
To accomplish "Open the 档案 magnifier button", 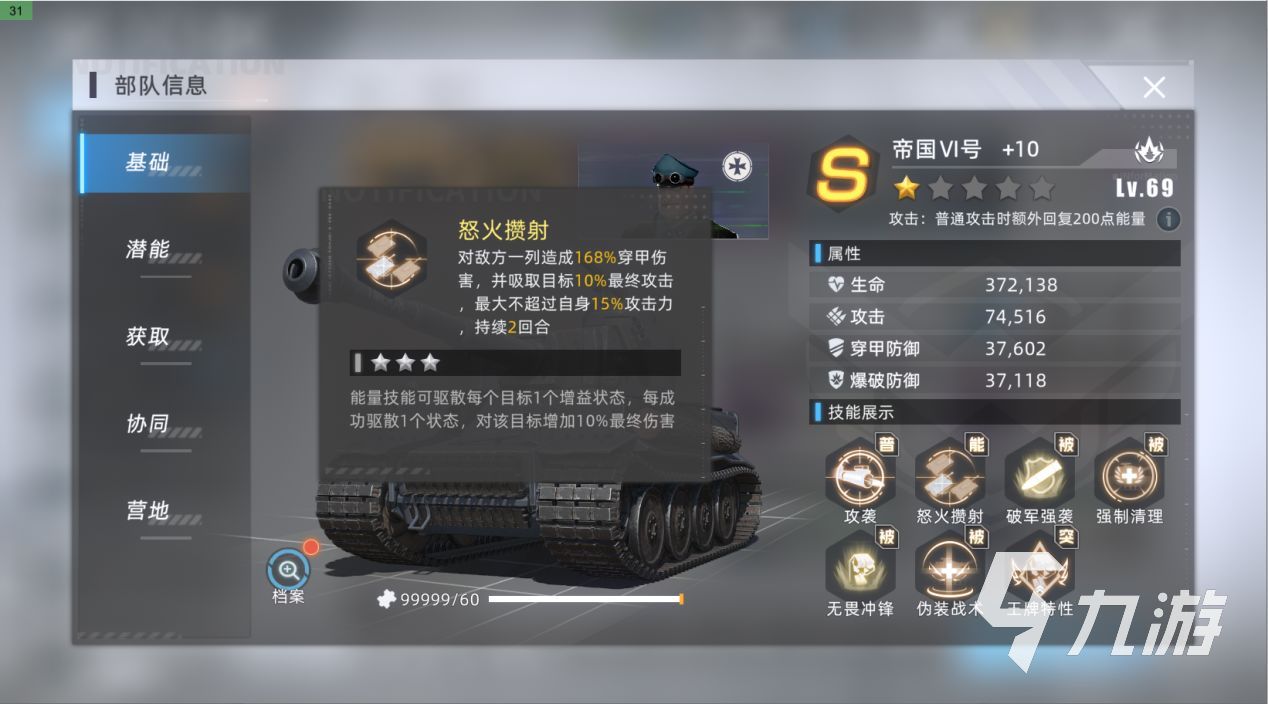I will 288,571.
